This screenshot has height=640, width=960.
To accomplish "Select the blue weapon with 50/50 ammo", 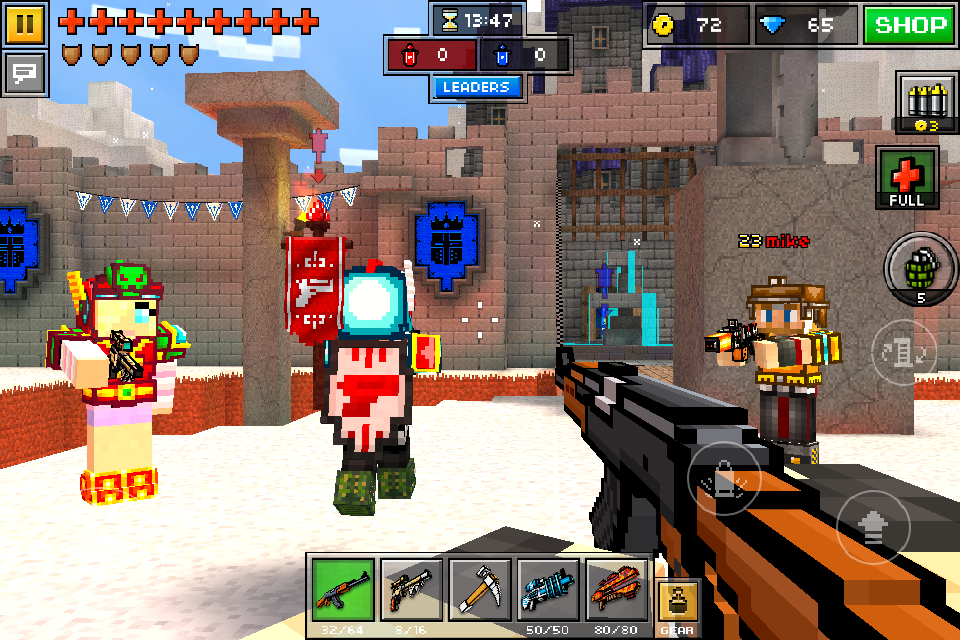I will pos(548,590).
